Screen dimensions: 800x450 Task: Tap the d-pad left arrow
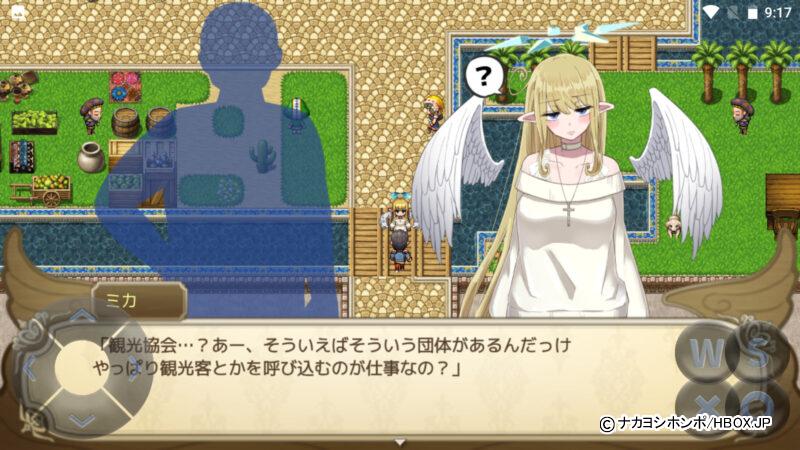(x=31, y=369)
